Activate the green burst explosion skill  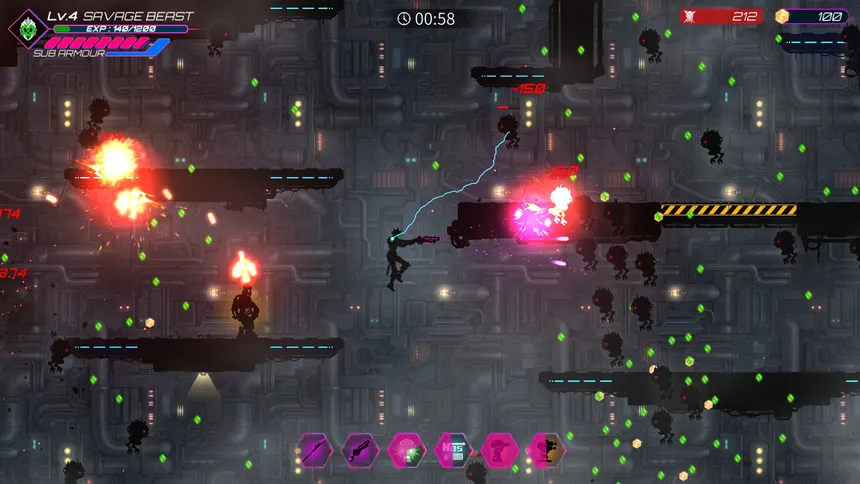point(406,451)
